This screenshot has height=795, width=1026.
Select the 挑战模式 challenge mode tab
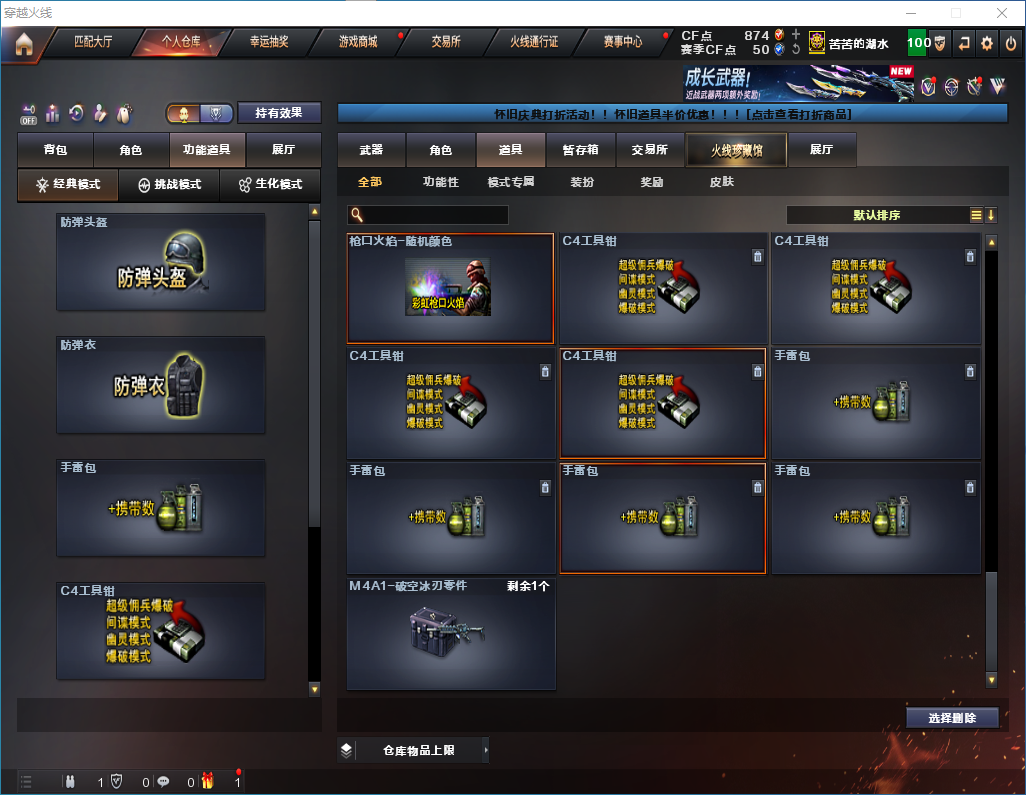pyautogui.click(x=169, y=185)
